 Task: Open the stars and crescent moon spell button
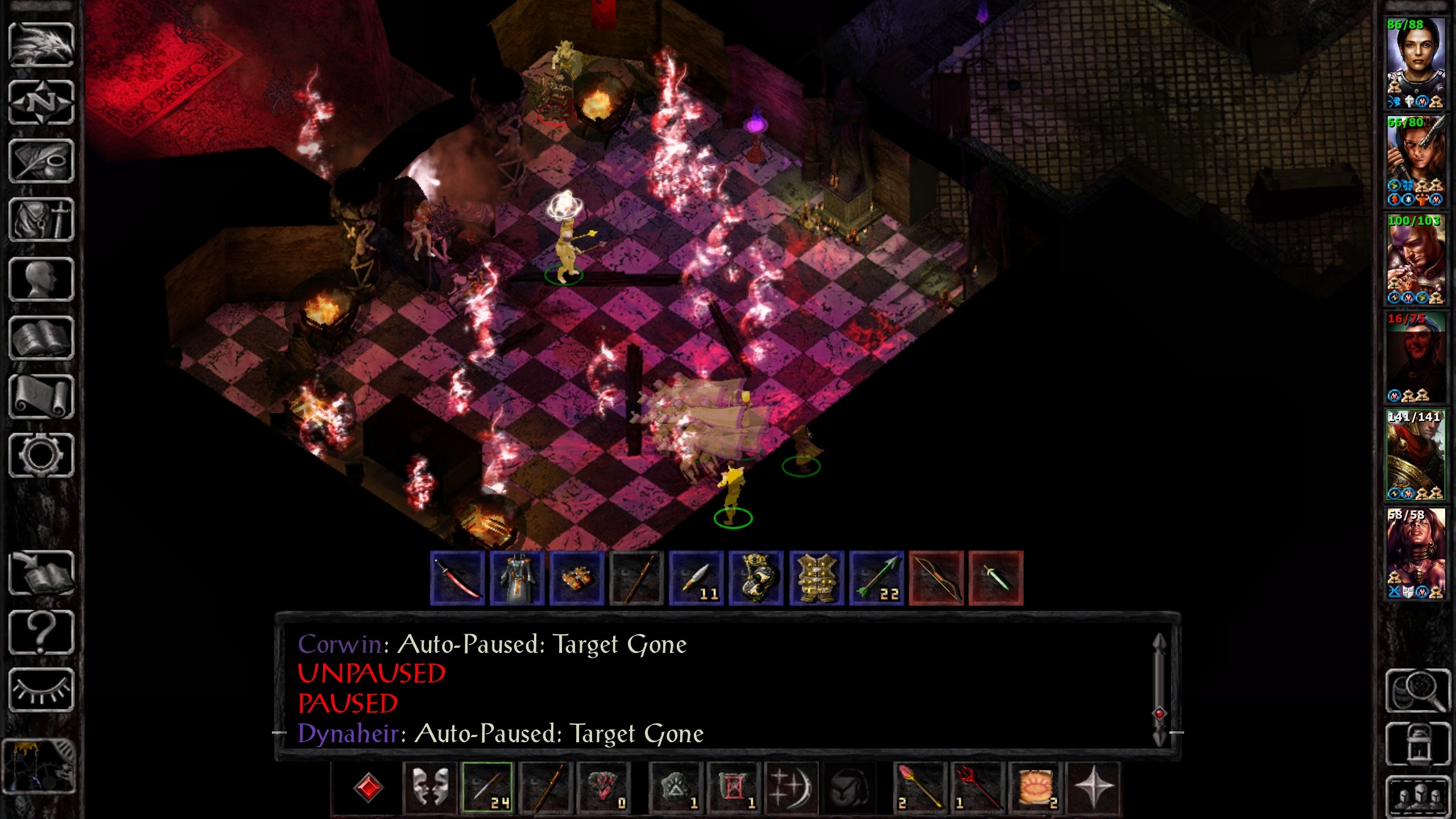[791, 788]
